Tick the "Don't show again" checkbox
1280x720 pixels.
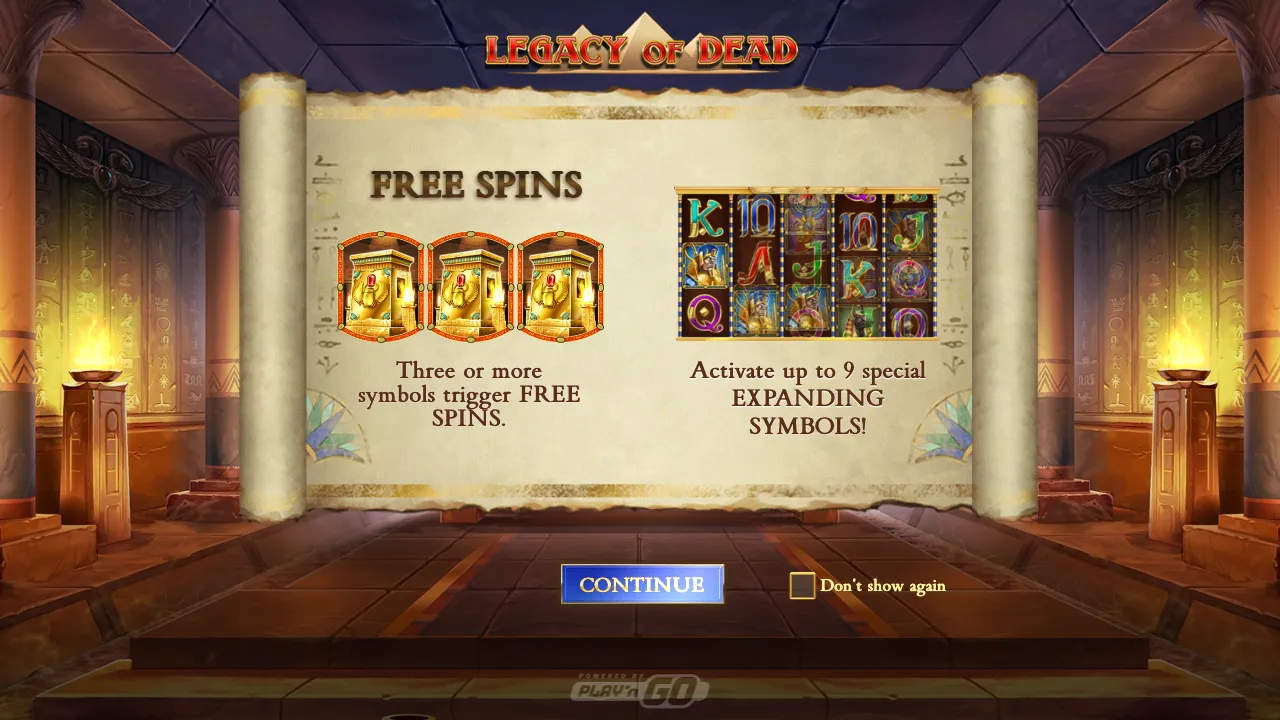click(x=802, y=586)
